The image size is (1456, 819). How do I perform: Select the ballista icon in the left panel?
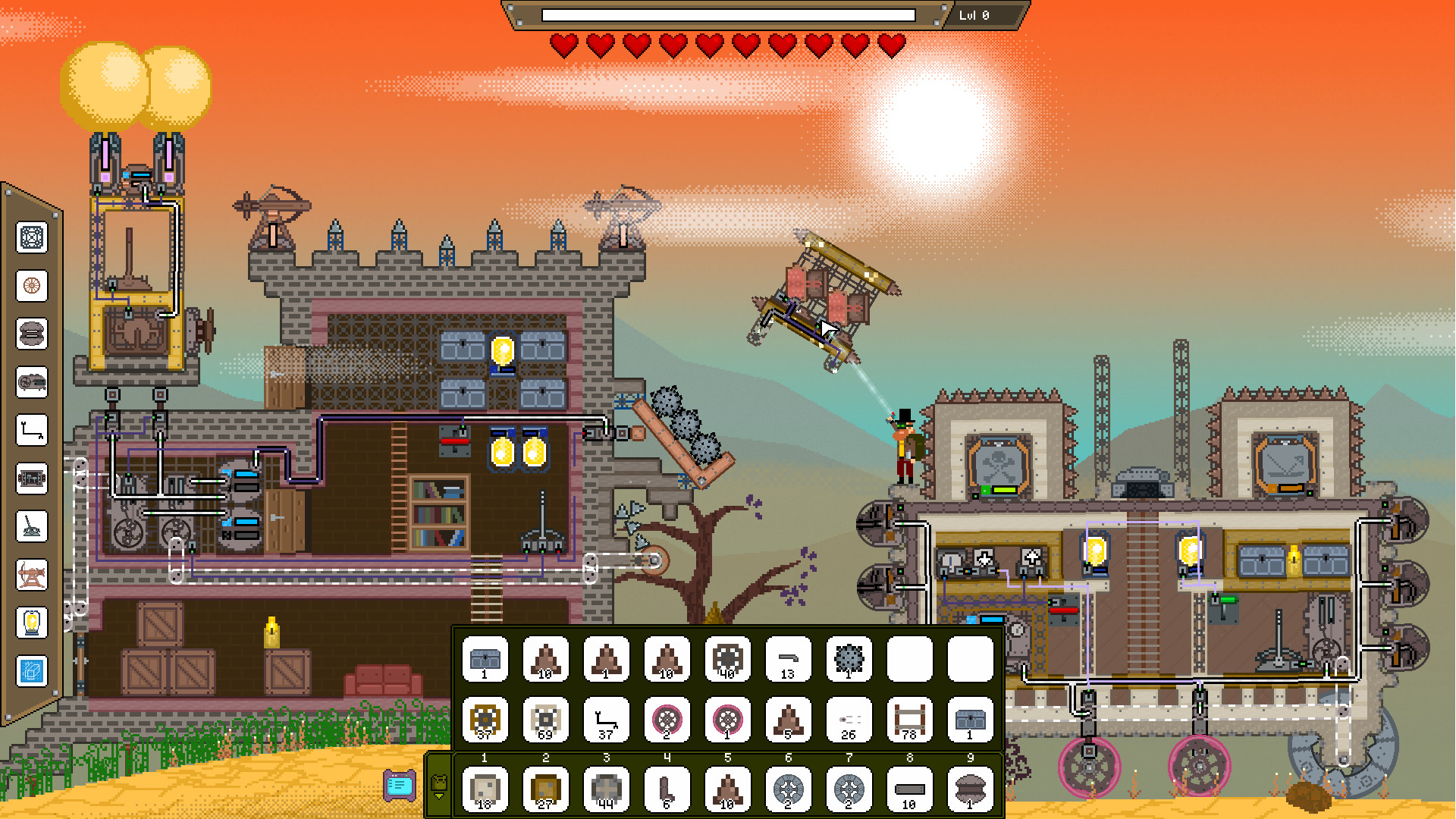click(32, 573)
